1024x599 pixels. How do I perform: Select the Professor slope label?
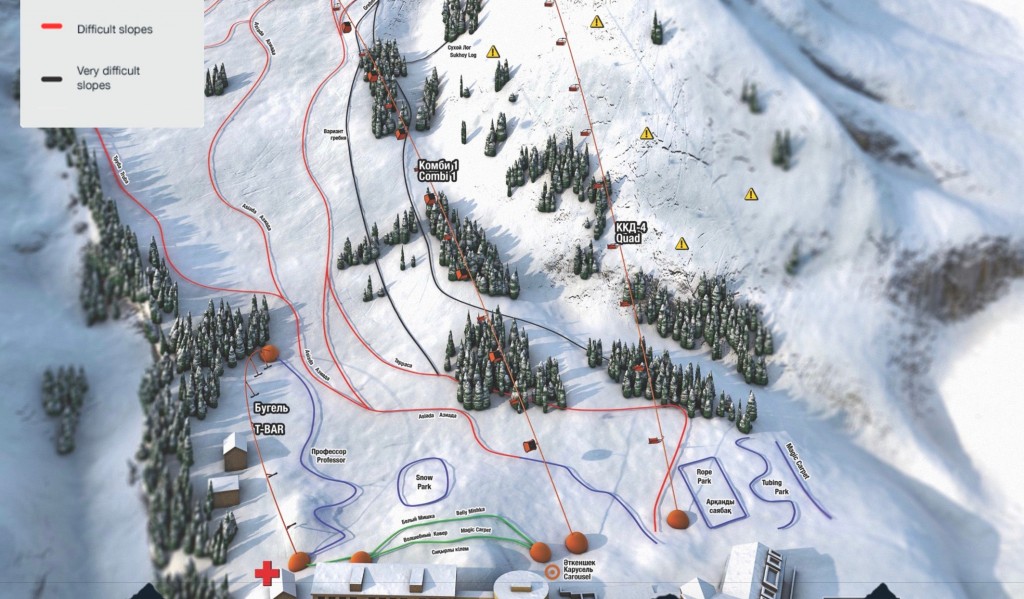click(328, 456)
